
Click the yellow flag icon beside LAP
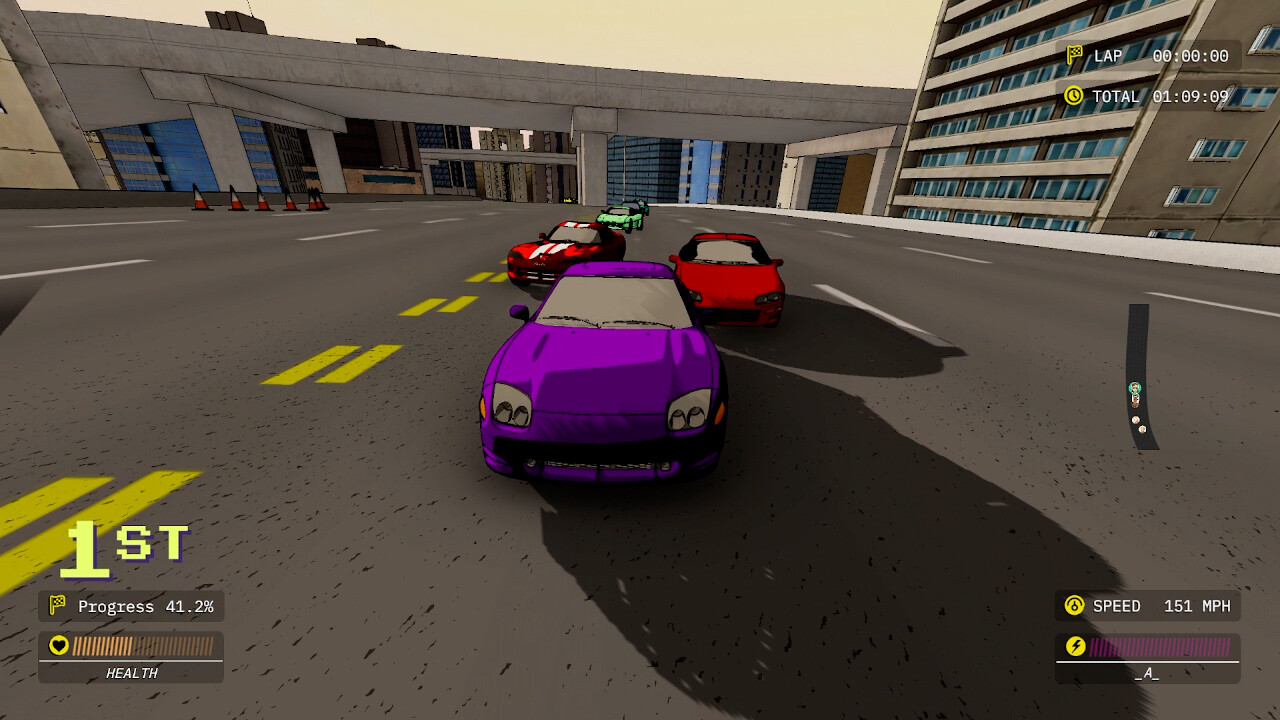(x=1077, y=55)
